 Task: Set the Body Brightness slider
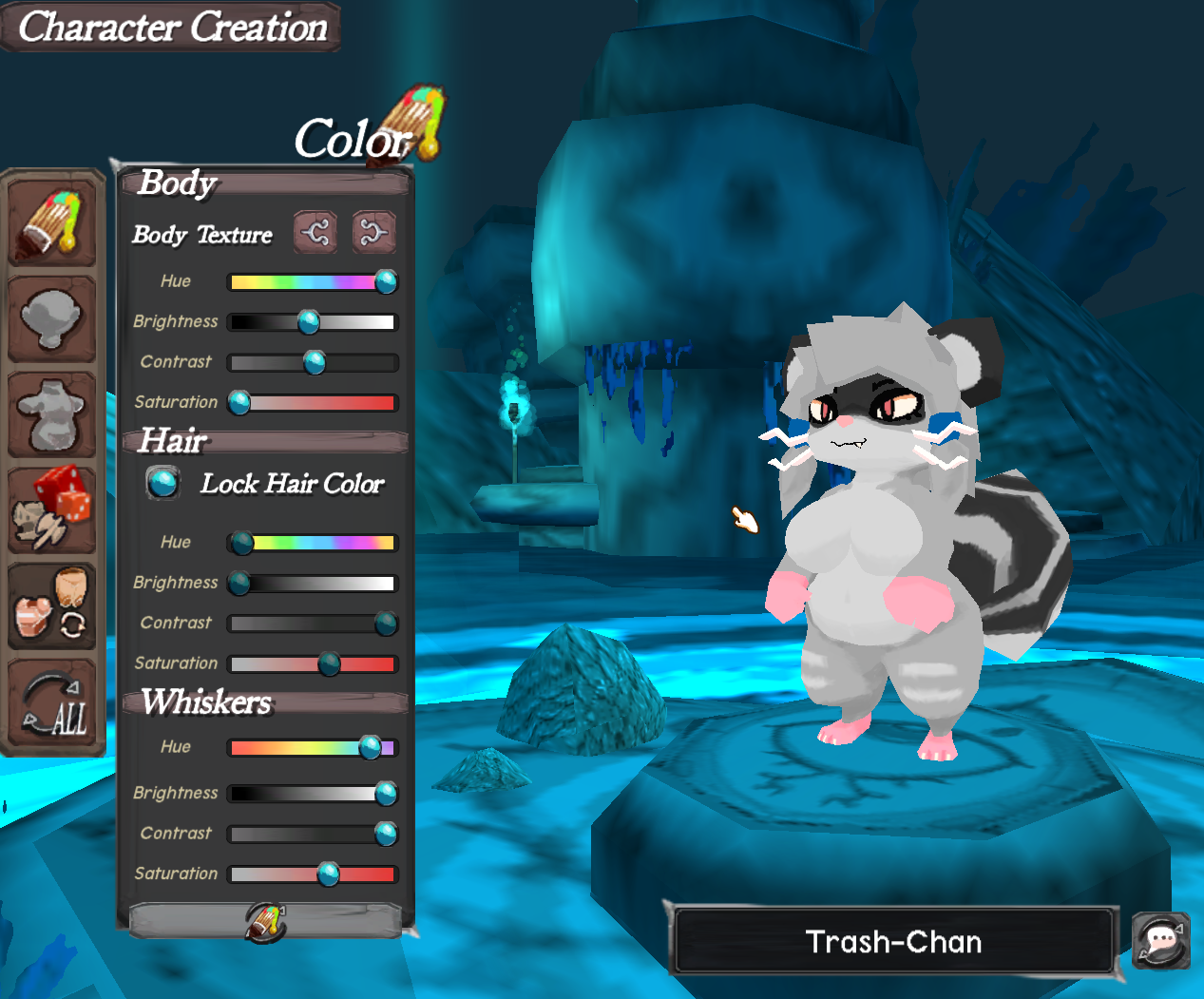point(309,322)
